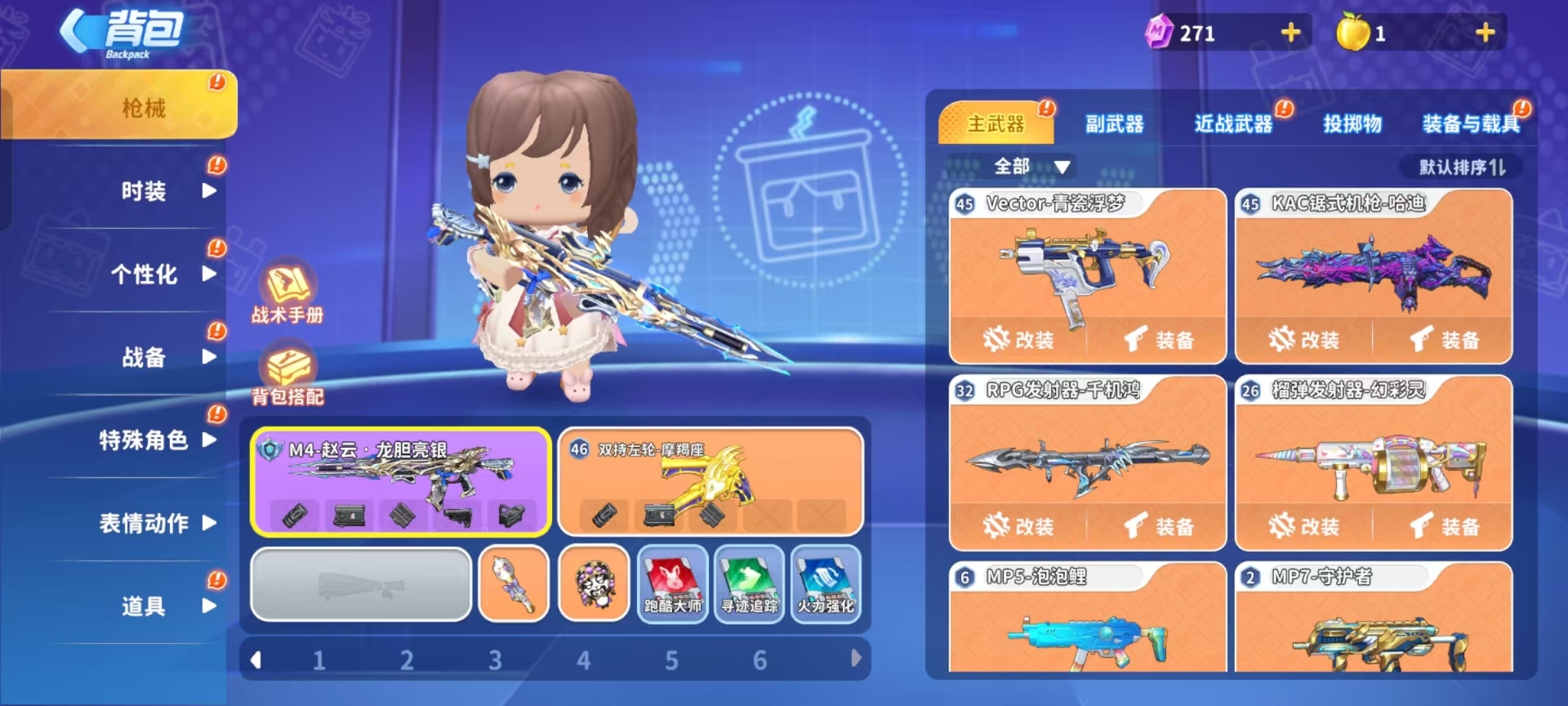Viewport: 1568px width, 706px height.
Task: Open the 全部 filter dropdown
Action: [x=1031, y=167]
